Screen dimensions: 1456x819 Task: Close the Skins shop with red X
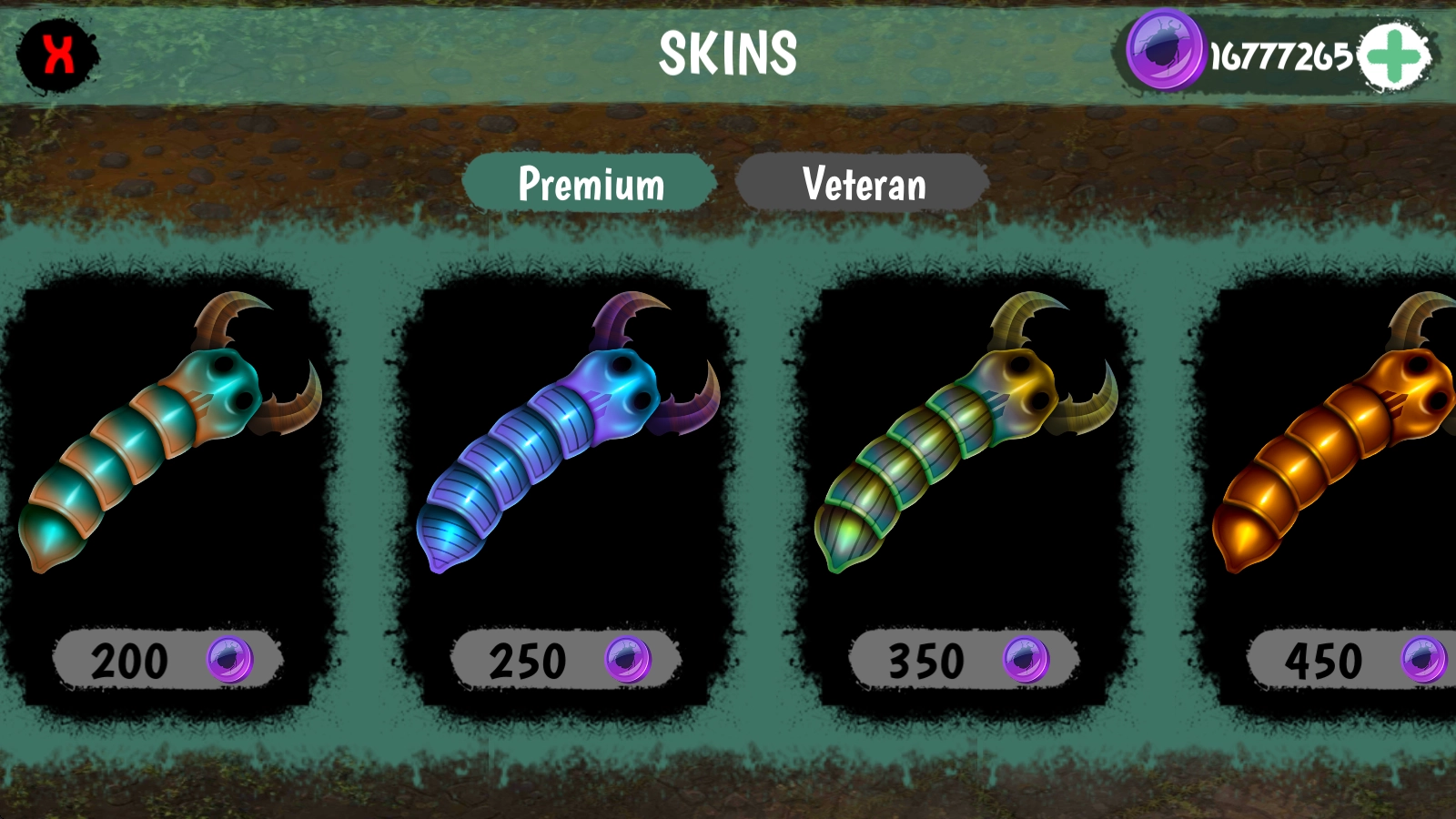[58, 55]
